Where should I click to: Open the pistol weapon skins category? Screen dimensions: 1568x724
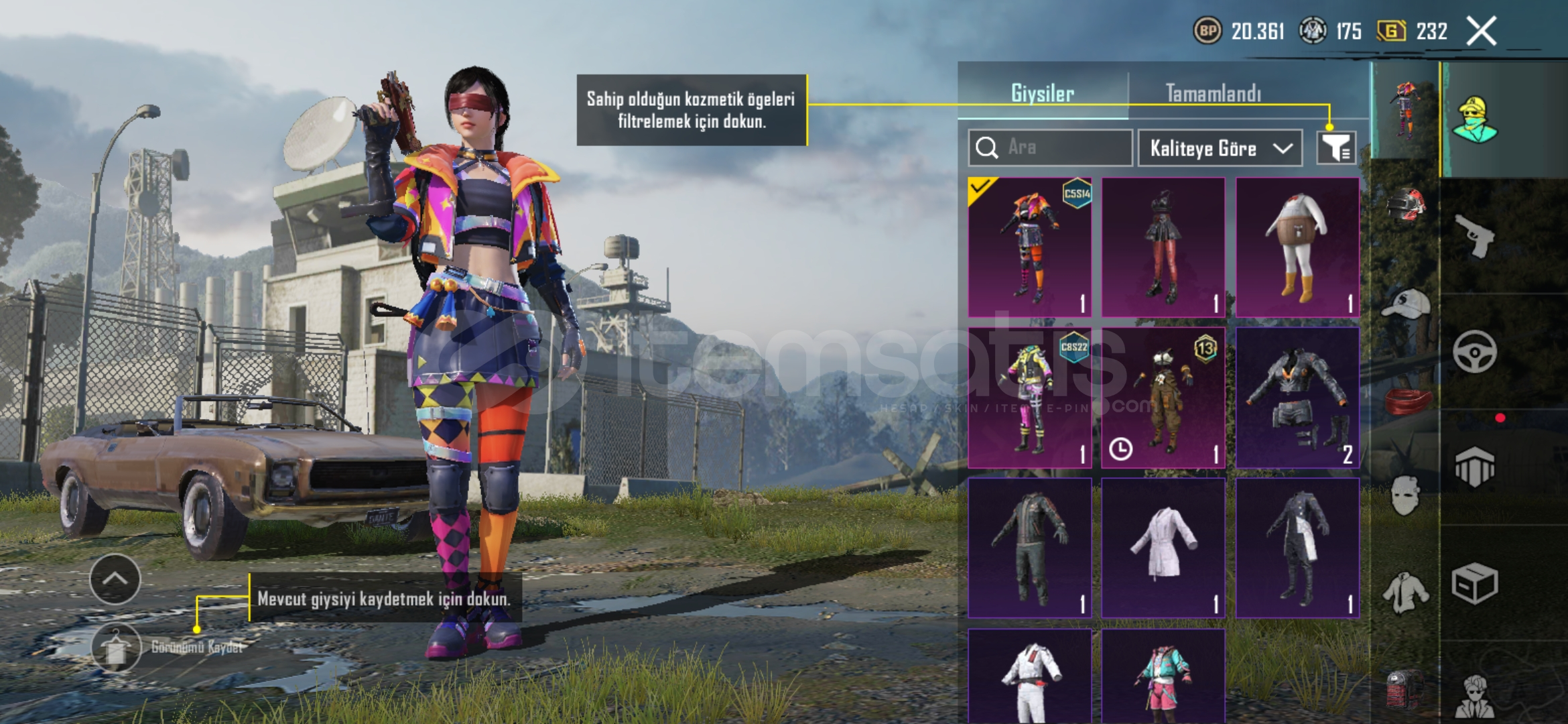[1474, 236]
